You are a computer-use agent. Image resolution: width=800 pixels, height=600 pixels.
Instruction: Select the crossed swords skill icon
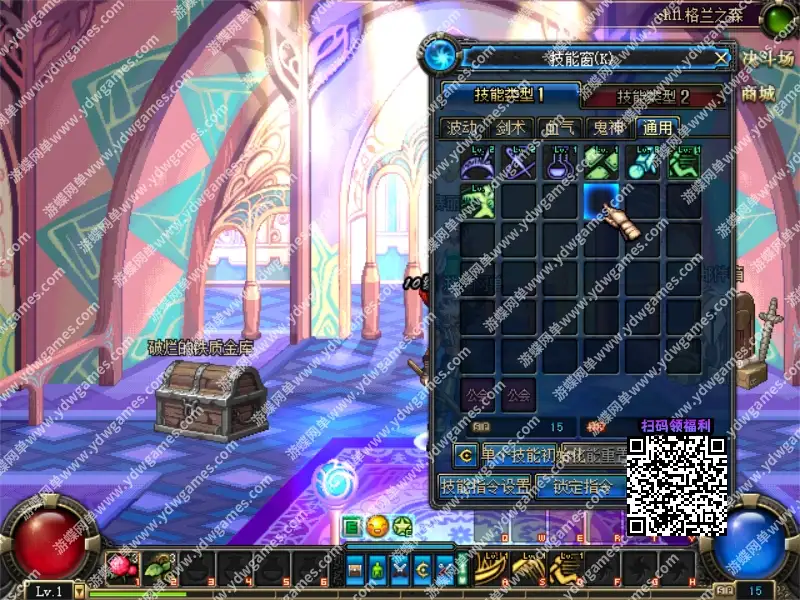(519, 162)
